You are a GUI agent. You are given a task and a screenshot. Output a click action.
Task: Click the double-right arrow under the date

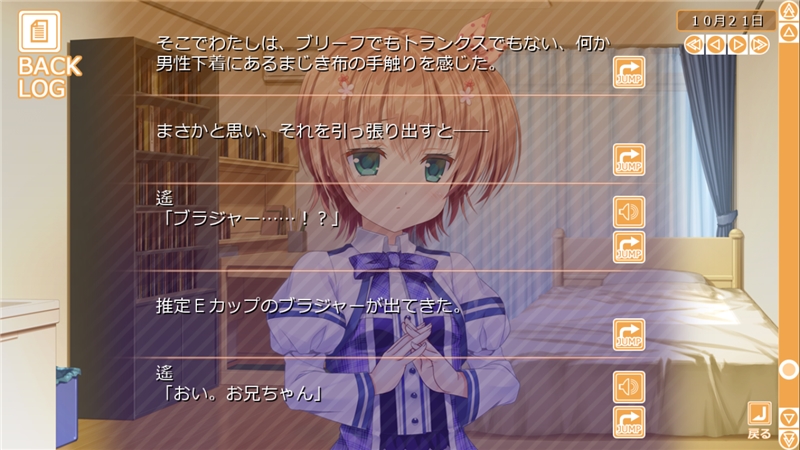coord(761,44)
